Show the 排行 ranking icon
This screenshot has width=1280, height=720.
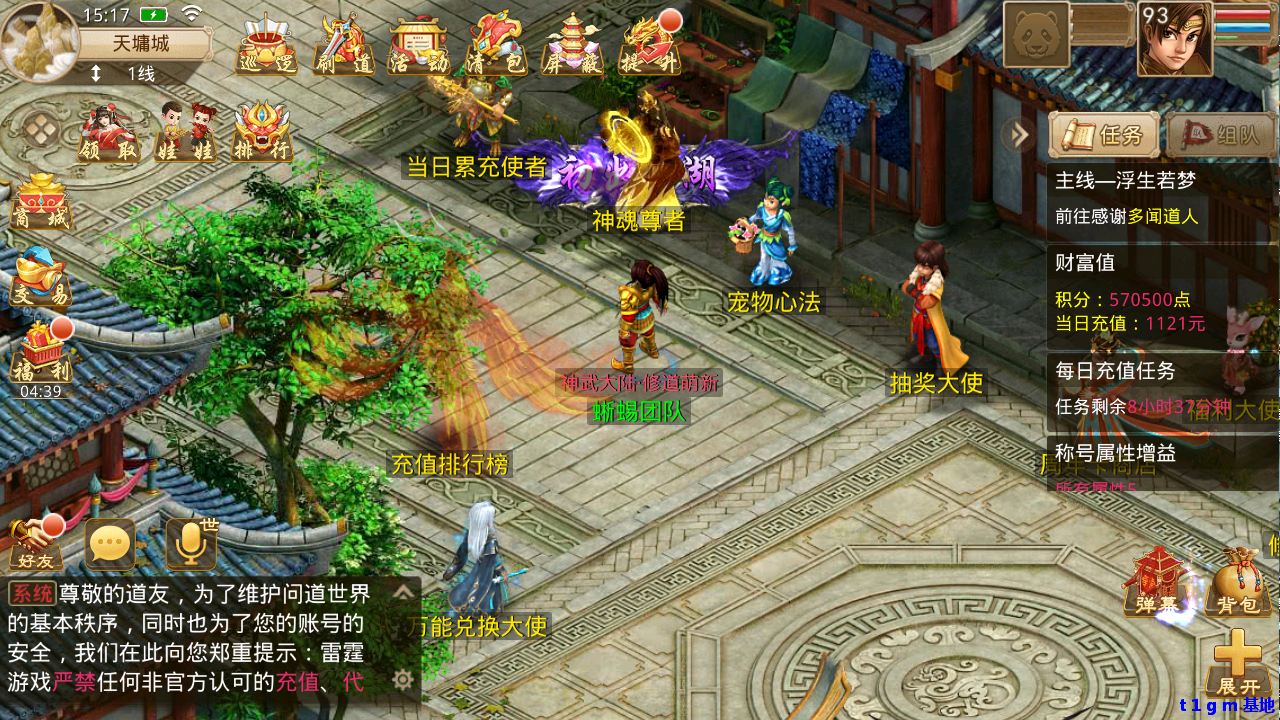coord(261,133)
